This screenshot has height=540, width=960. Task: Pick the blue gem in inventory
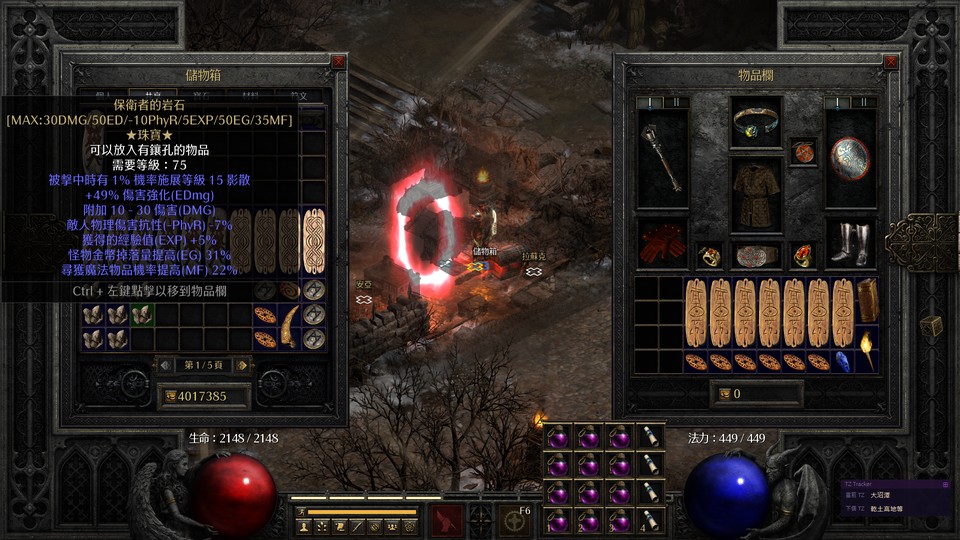(842, 361)
